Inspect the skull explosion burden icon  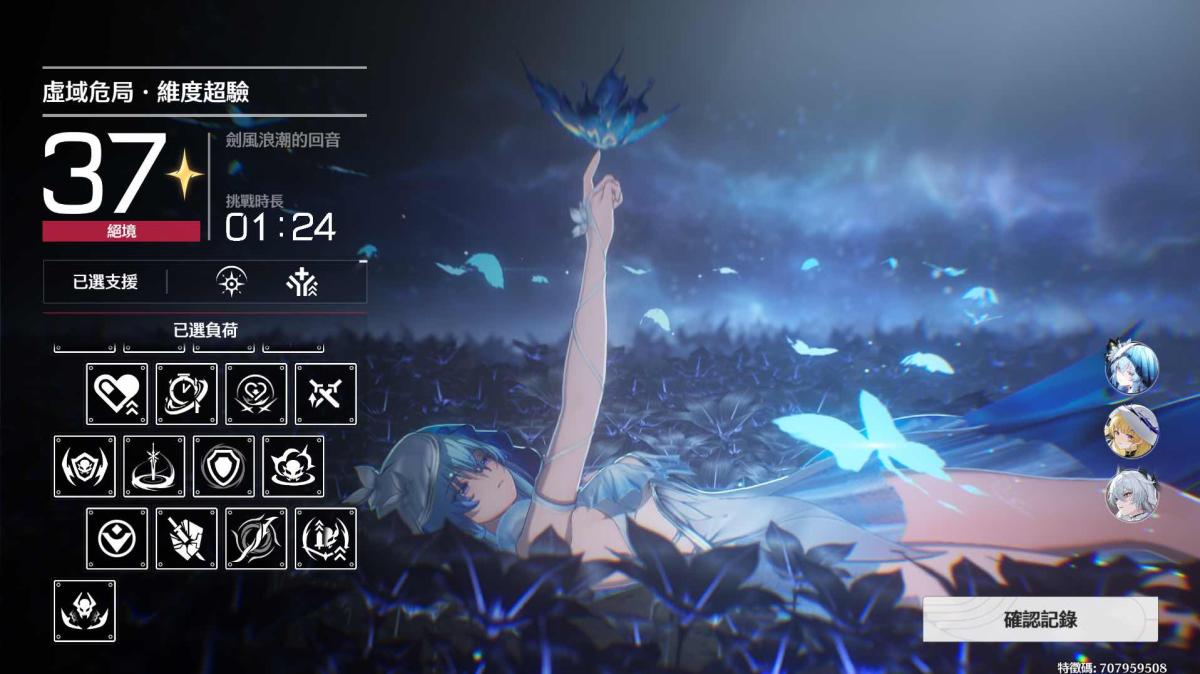click(x=294, y=466)
